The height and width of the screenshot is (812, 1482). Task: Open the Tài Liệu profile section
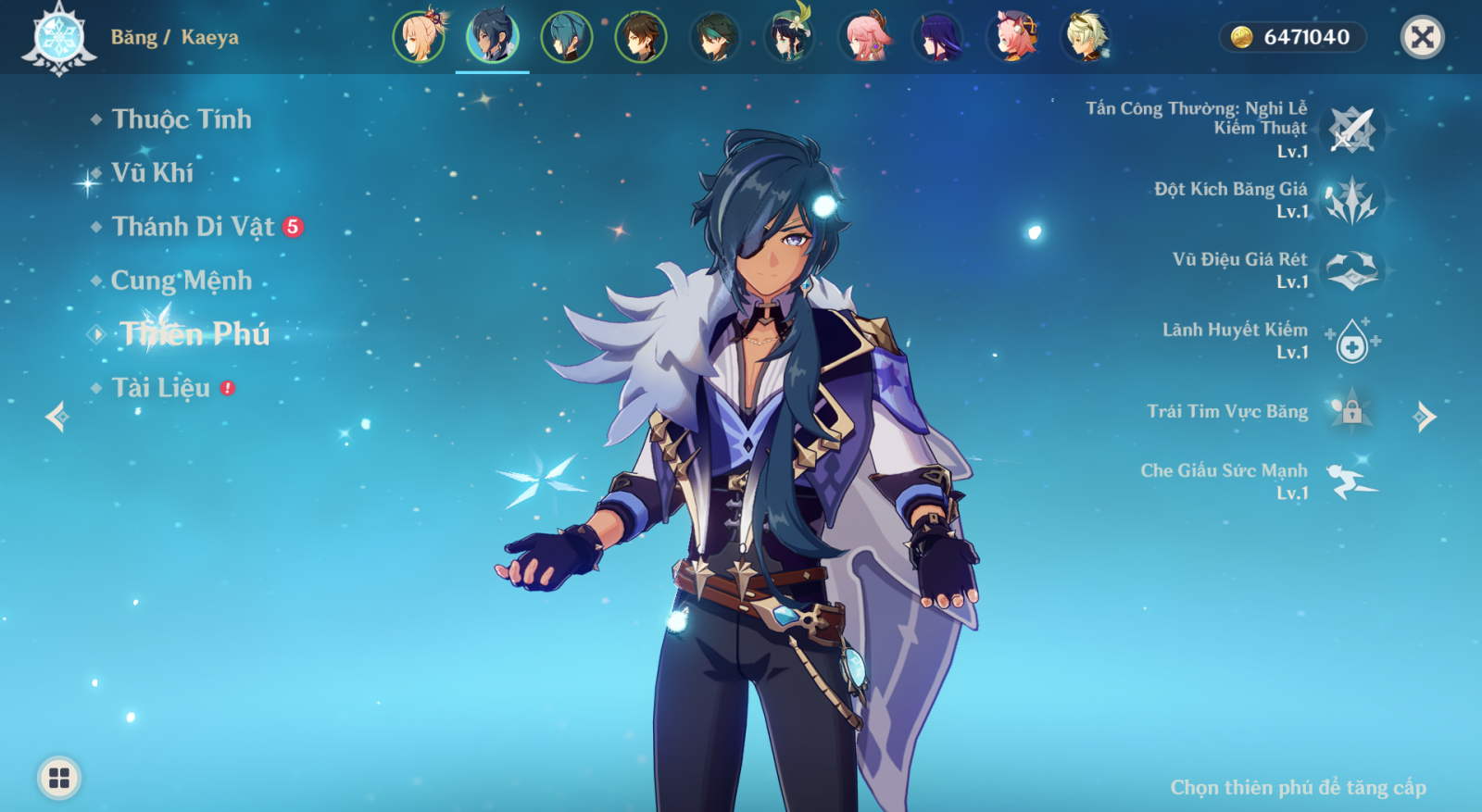click(161, 388)
